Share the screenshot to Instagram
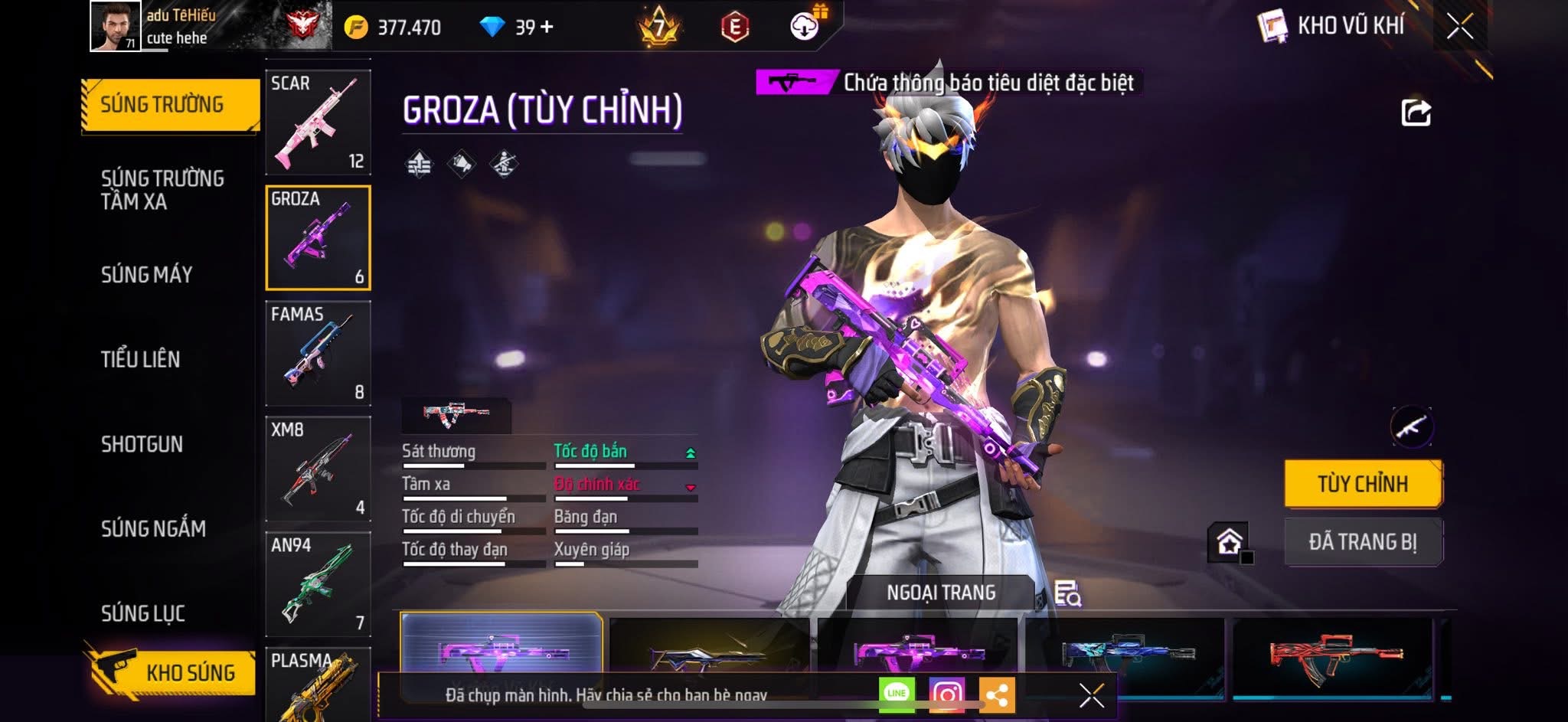The width and height of the screenshot is (1568, 722). pos(946,694)
